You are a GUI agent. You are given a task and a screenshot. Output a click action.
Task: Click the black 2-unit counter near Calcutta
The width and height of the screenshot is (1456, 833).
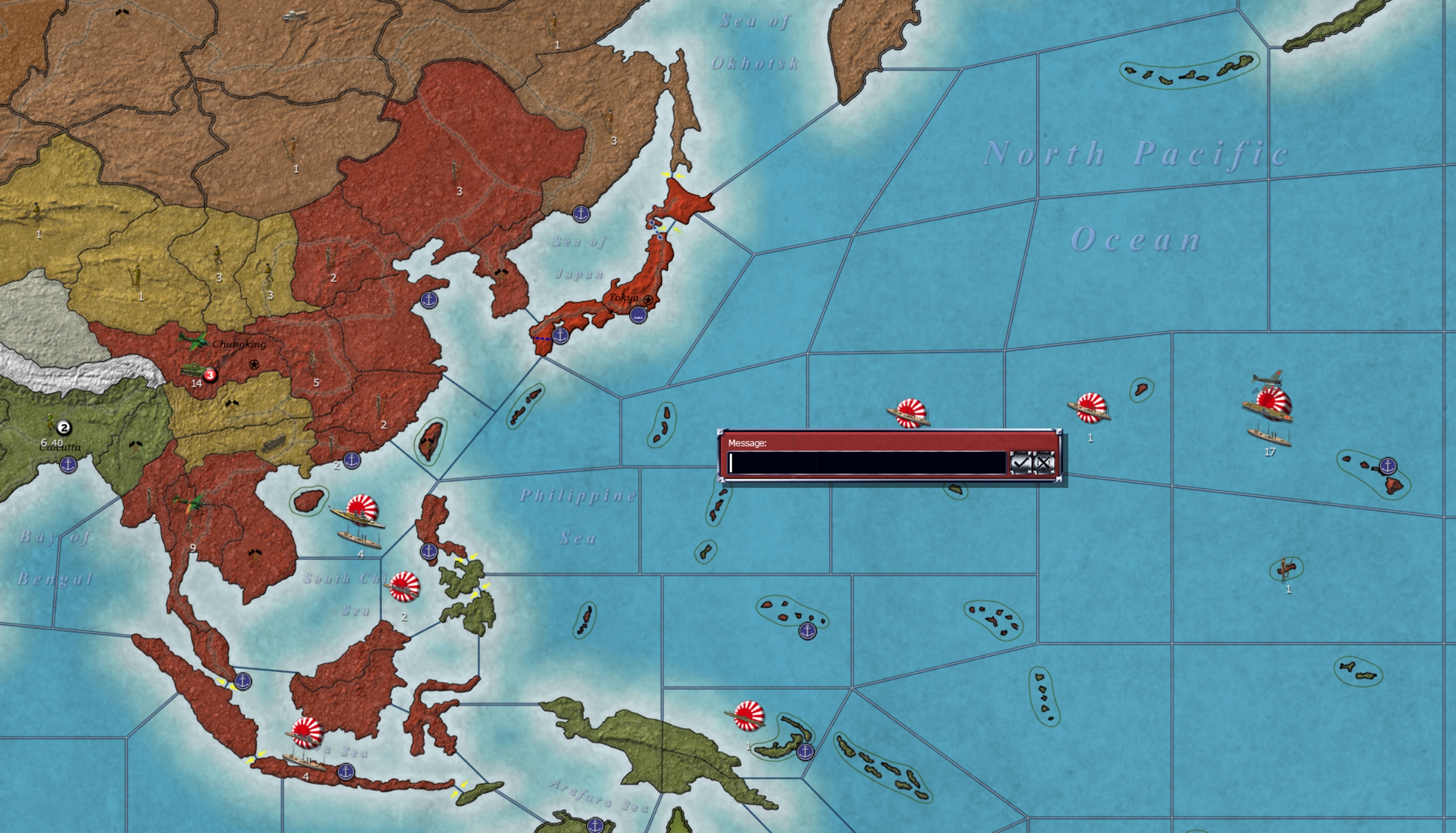click(62, 426)
